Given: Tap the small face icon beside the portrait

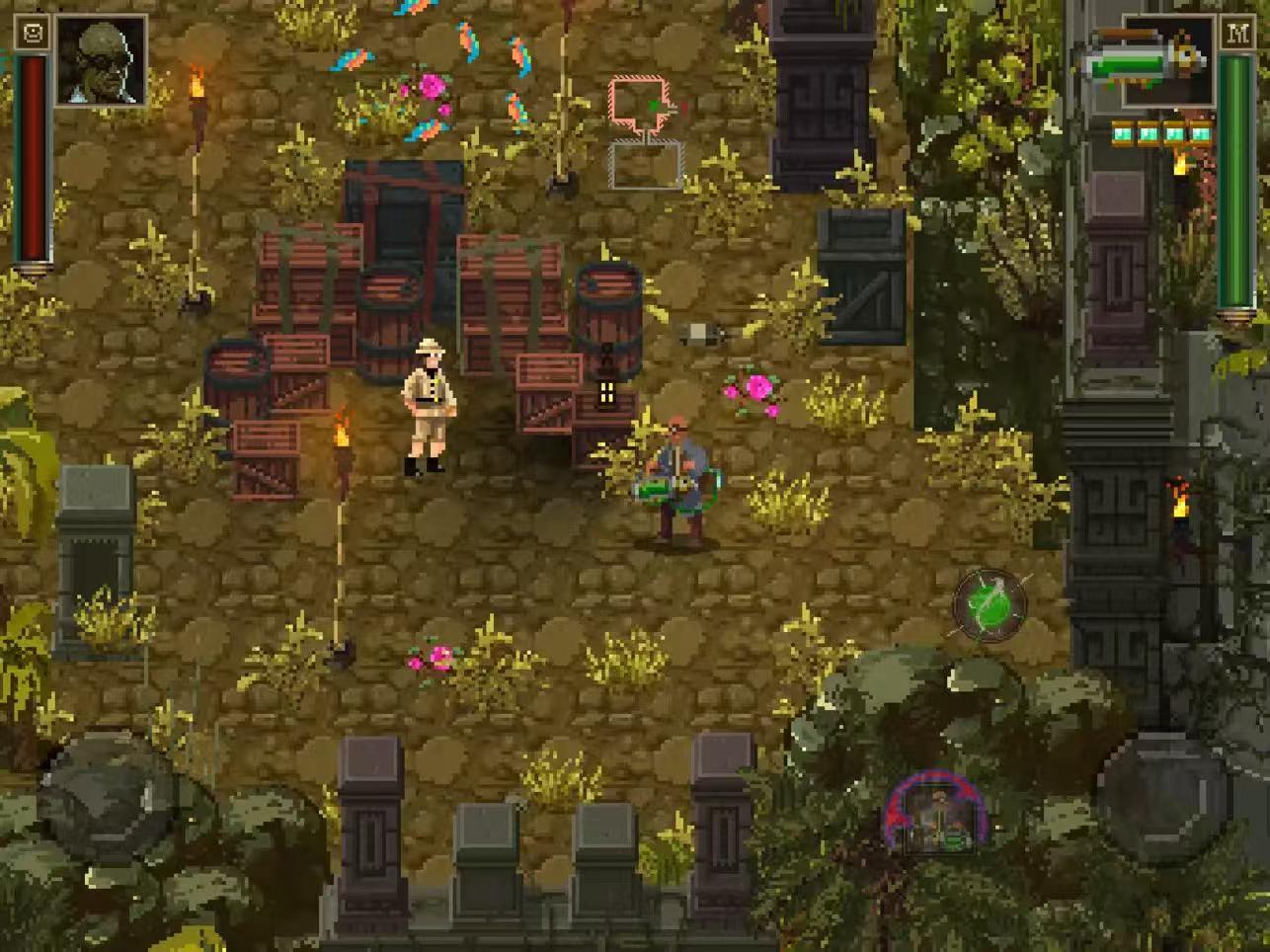Looking at the screenshot, I should pyautogui.click(x=33, y=34).
